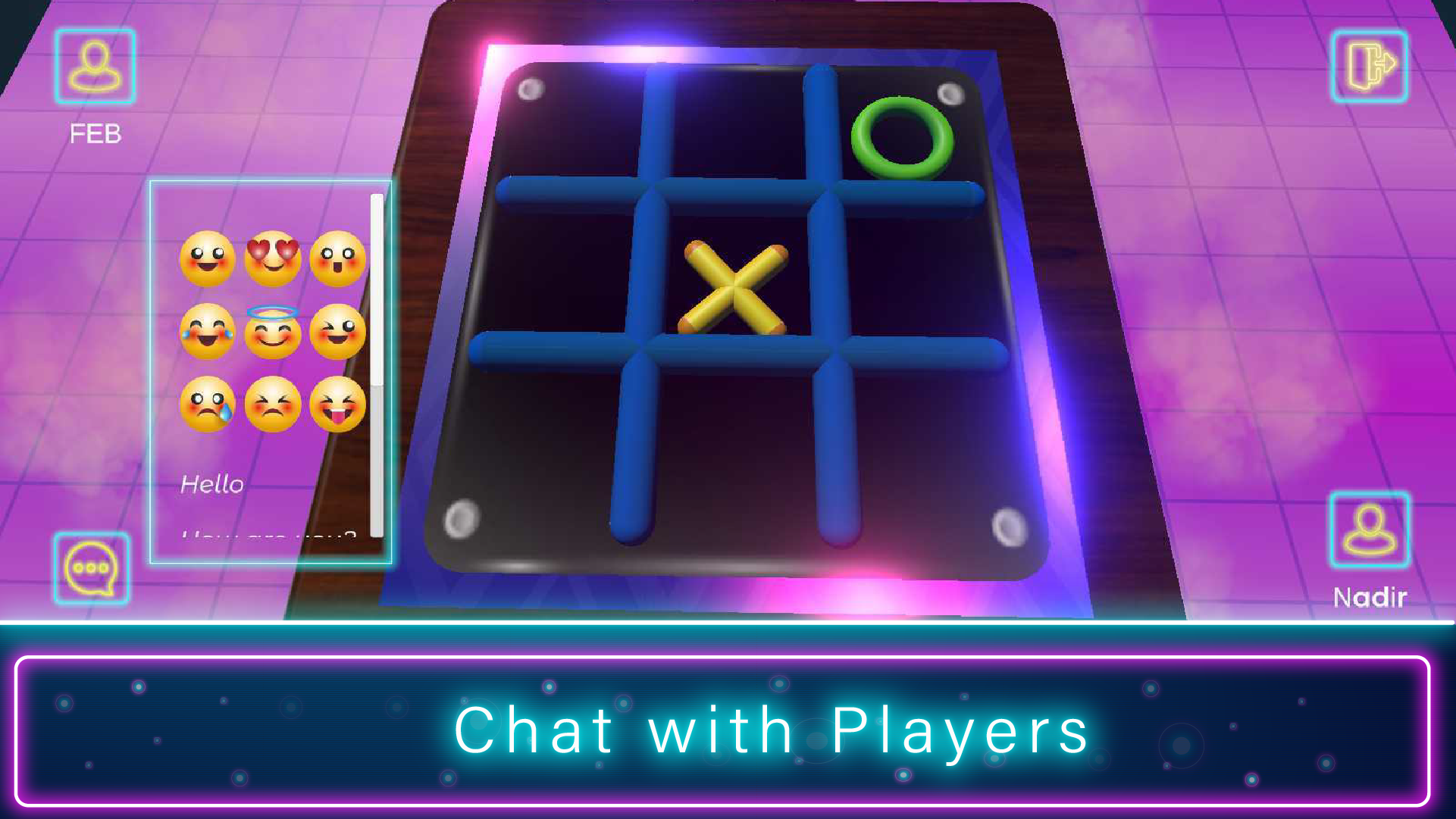Select the crying face emoji
Screen dimensions: 1456x819
coord(208,407)
